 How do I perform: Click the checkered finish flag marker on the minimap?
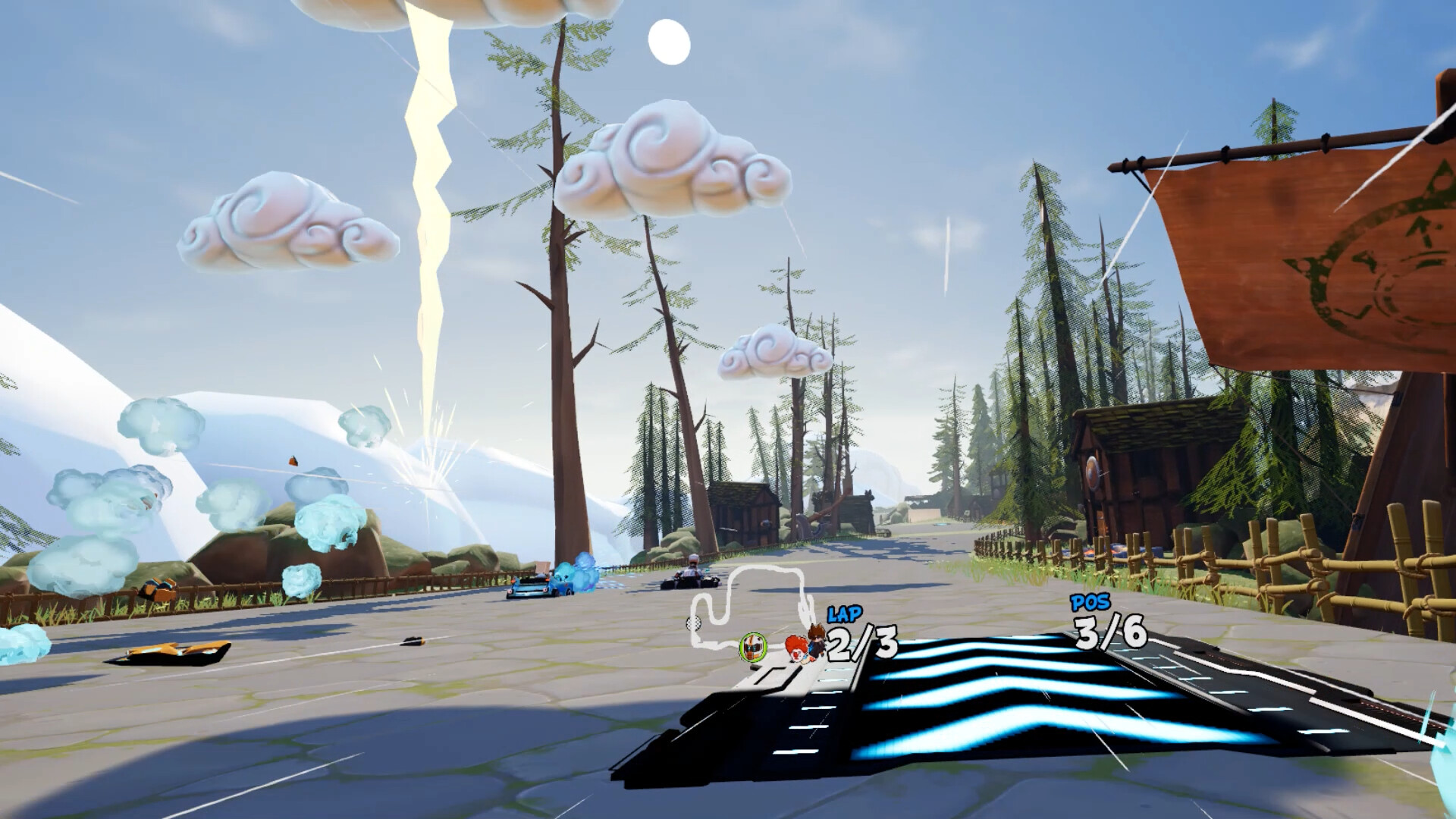pyautogui.click(x=694, y=625)
